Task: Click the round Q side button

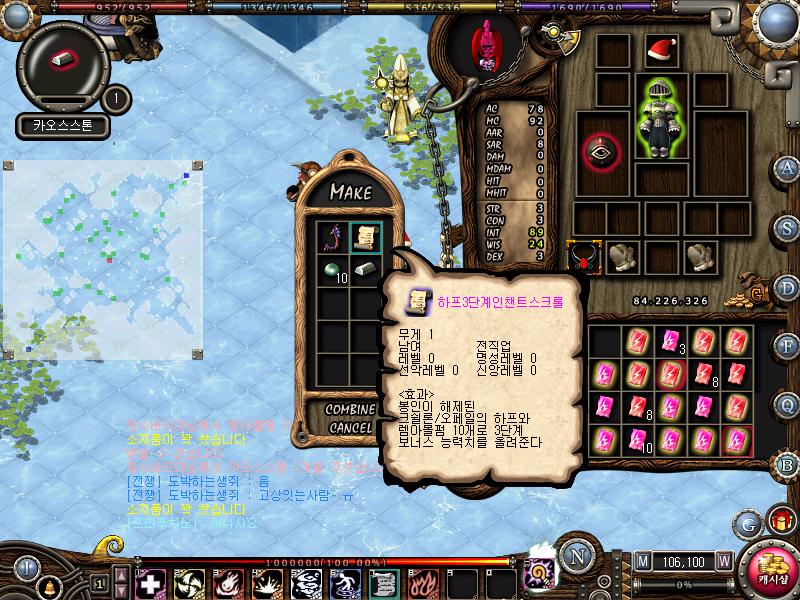Action: click(788, 404)
